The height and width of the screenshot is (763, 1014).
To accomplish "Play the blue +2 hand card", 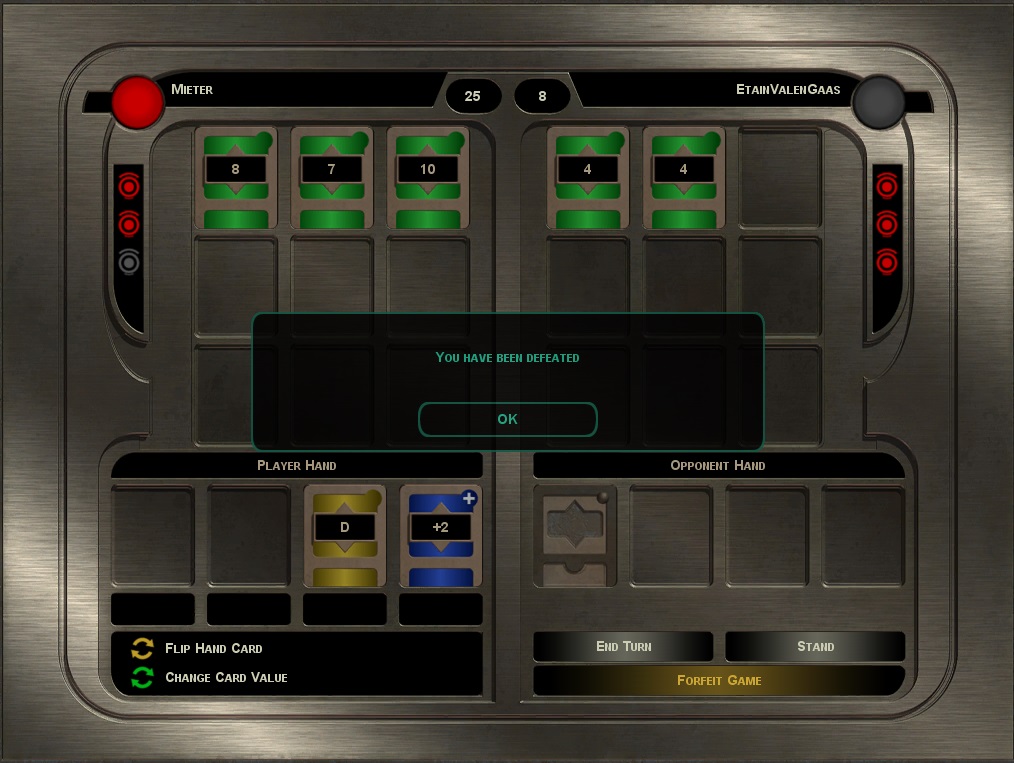I will tap(441, 536).
